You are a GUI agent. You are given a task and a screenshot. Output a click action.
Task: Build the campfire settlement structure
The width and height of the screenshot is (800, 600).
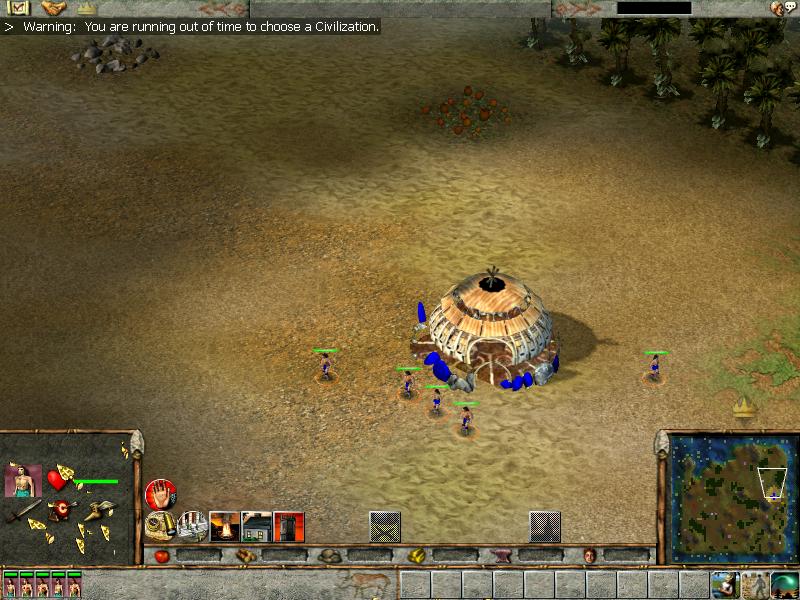pyautogui.click(x=225, y=525)
